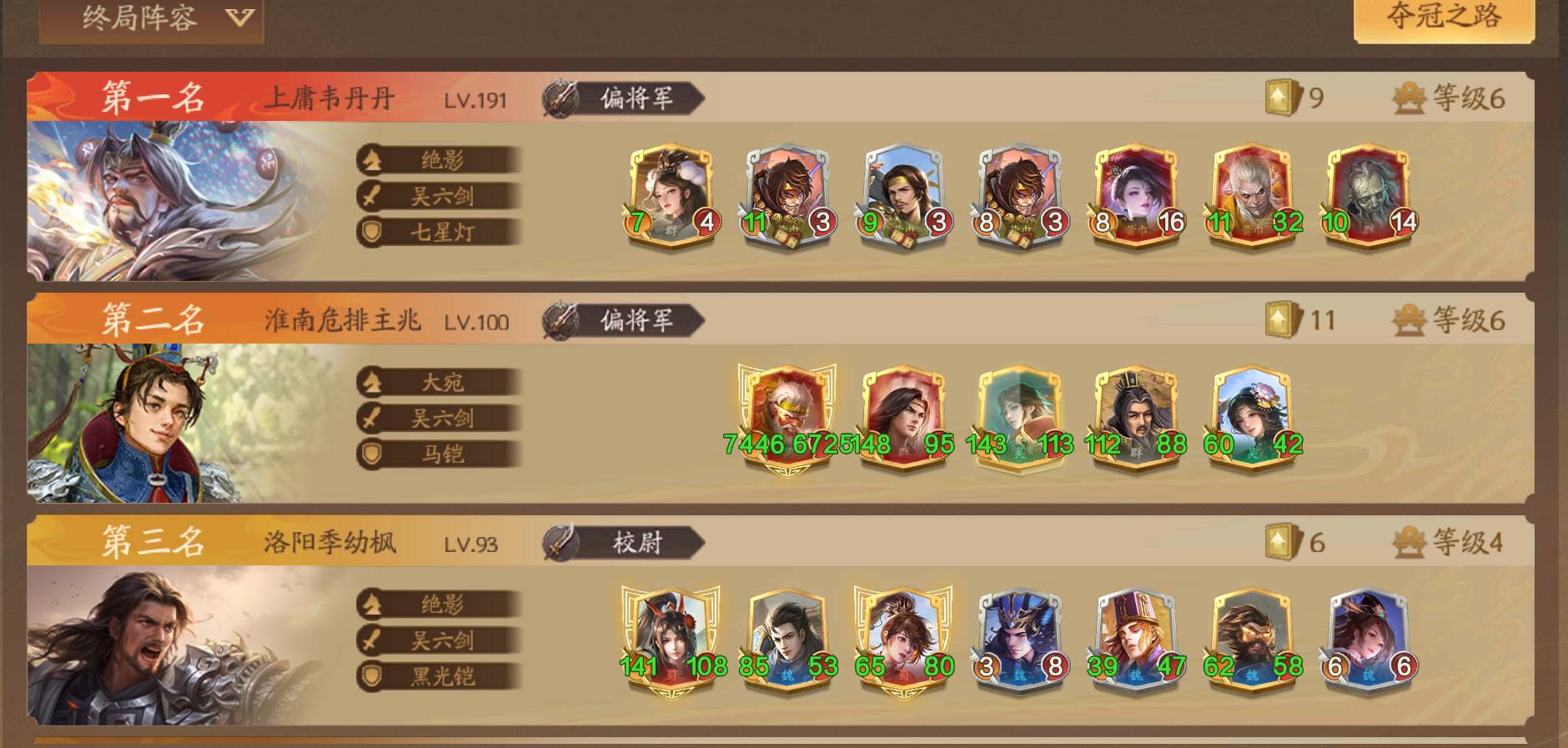Open the 夺冠之路 view
The height and width of the screenshot is (748, 1568).
click(1444, 17)
